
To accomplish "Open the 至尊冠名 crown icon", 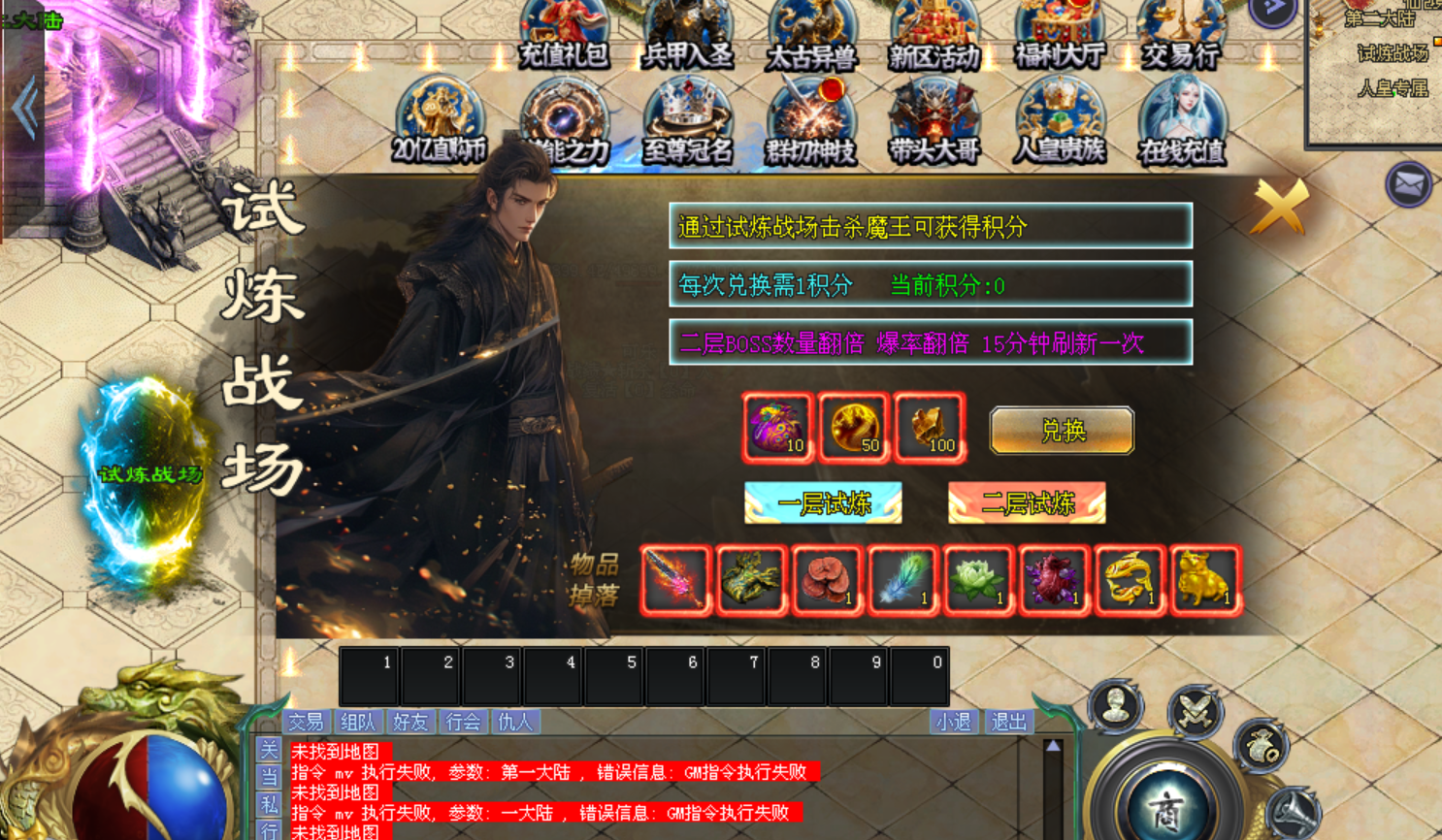I will click(x=688, y=121).
